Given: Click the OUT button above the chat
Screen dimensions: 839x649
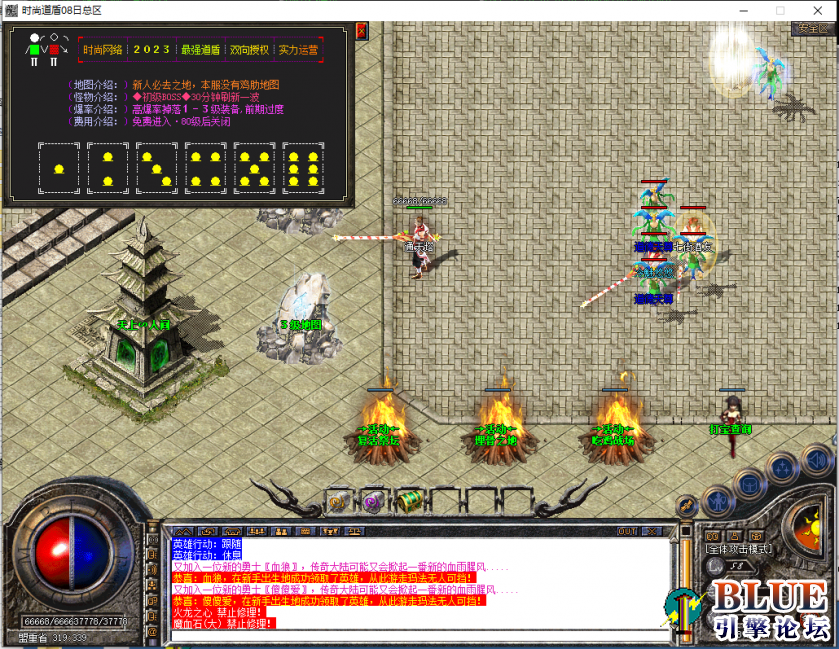Looking at the screenshot, I should (x=627, y=531).
